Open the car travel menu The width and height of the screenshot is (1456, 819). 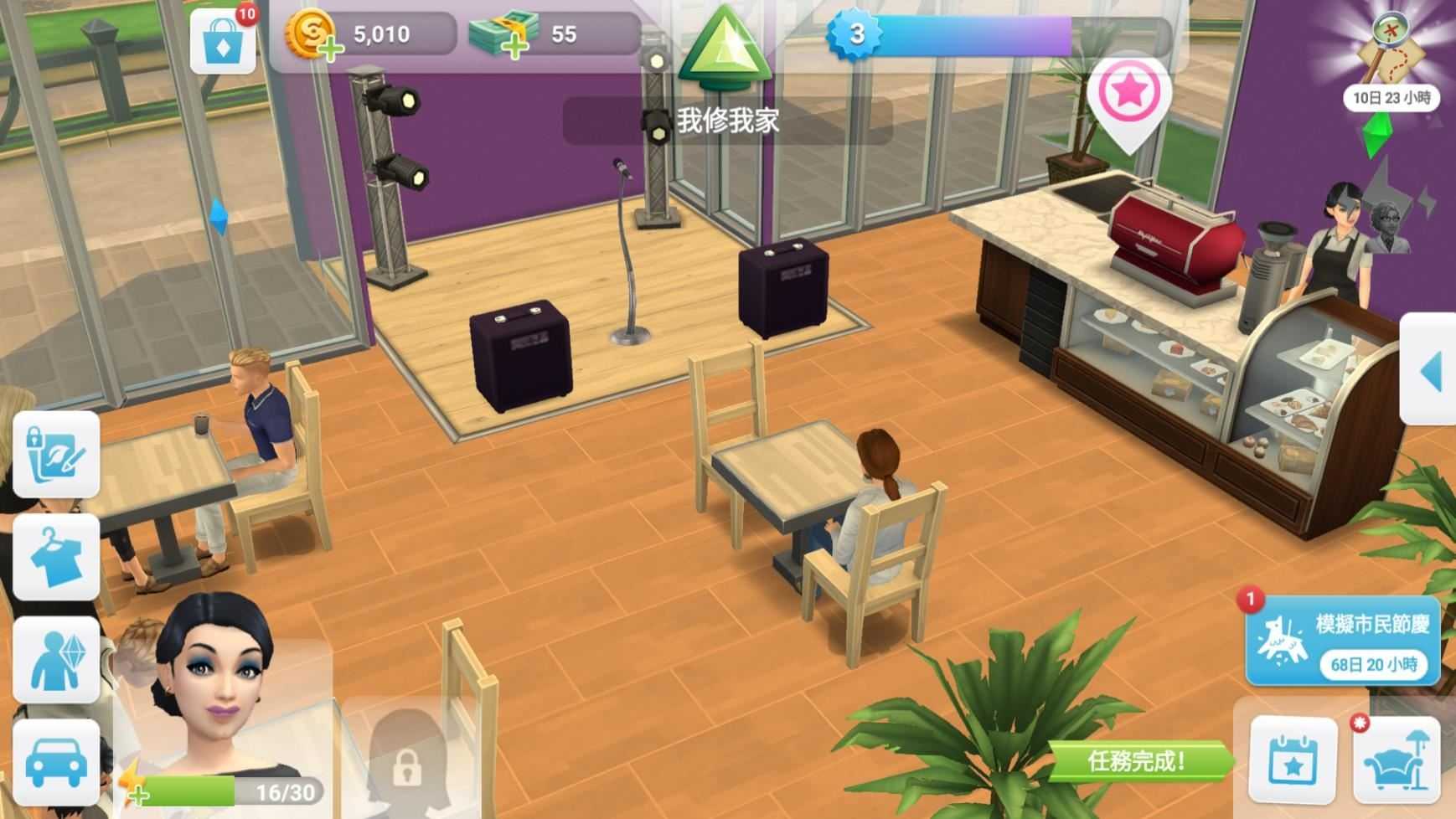pos(56,762)
